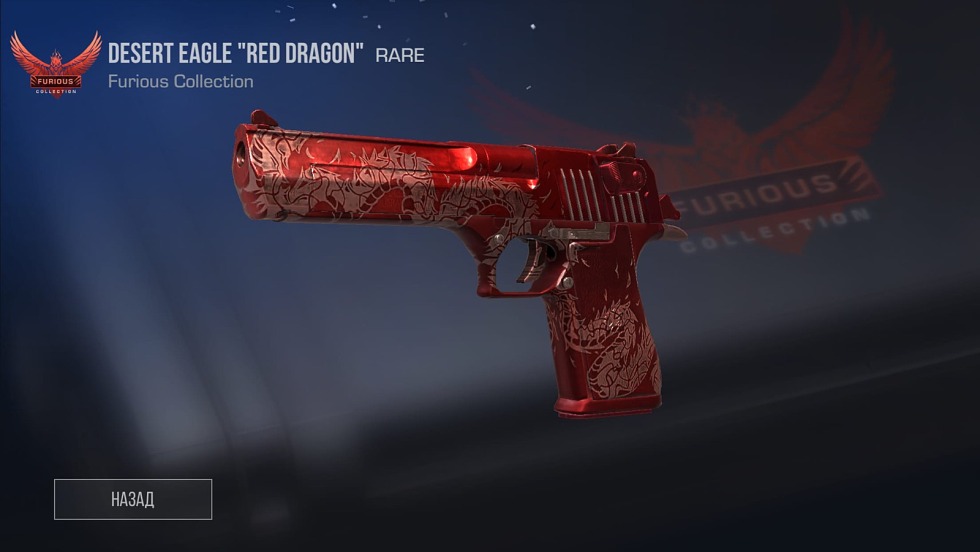
Task: Click the НАЗАД back button
Action: [133, 499]
